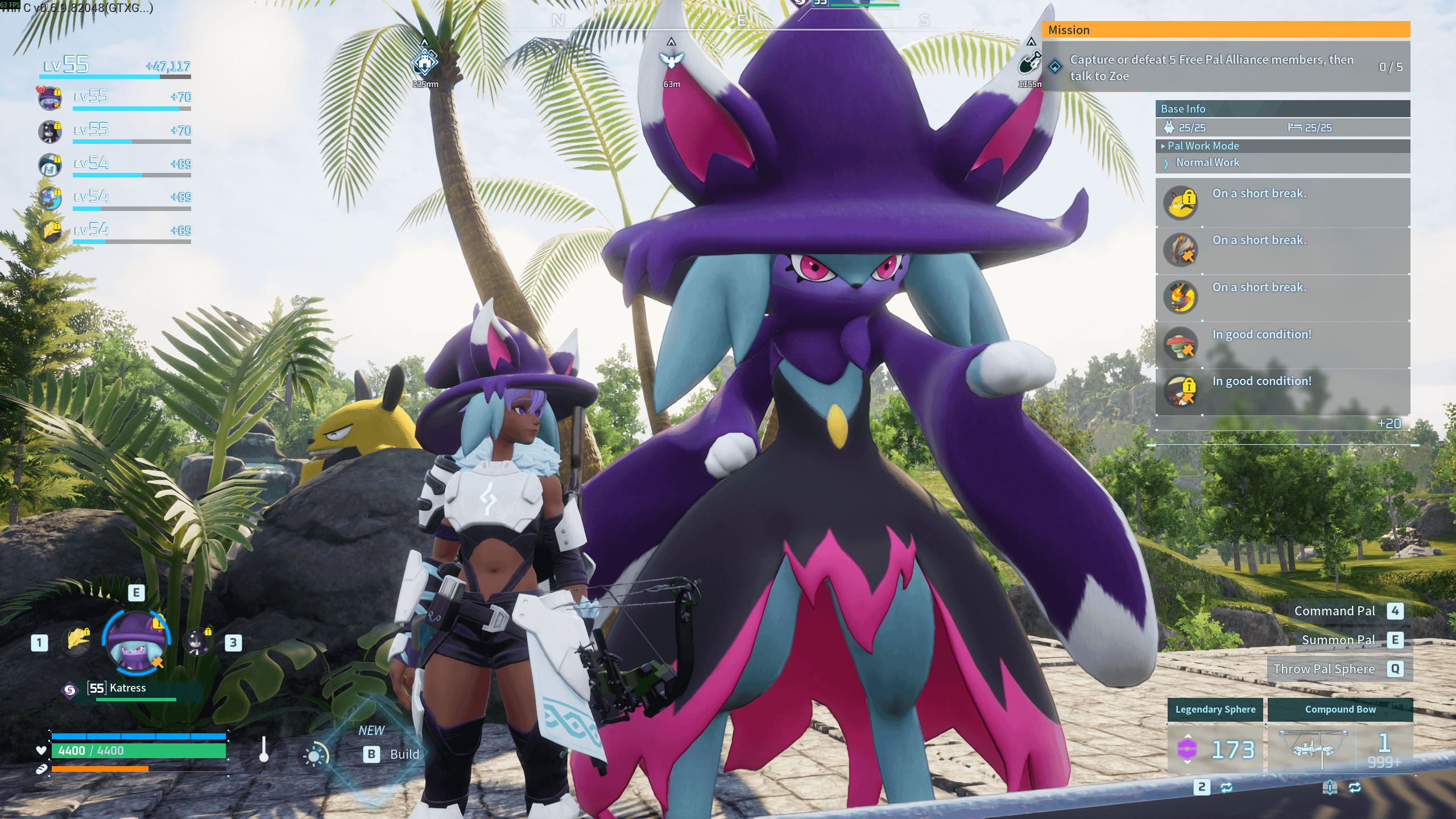This screenshot has width=1456, height=819.
Task: Click the temperature thermometer icon
Action: [263, 750]
